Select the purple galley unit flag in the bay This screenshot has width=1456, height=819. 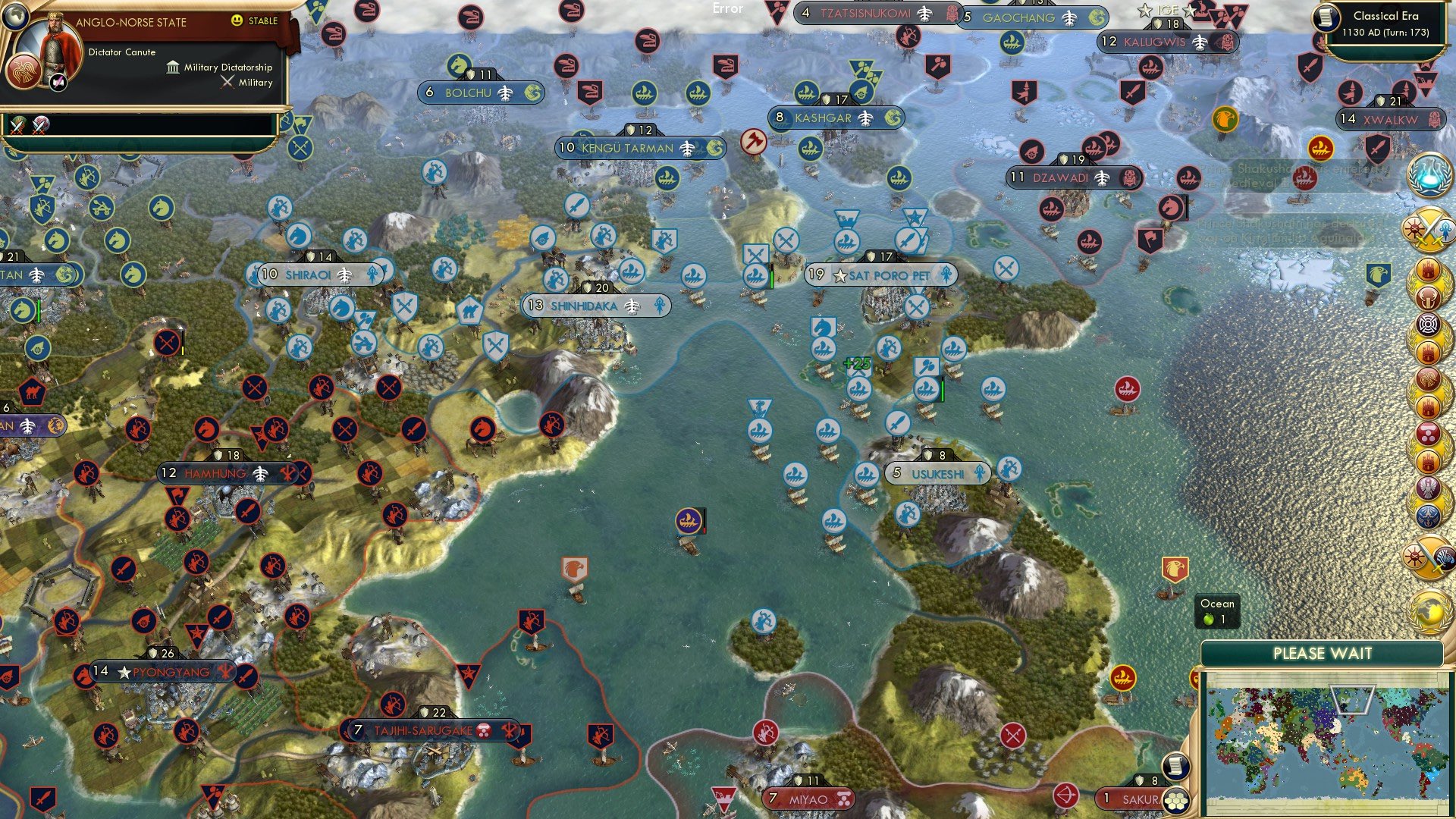pos(689,520)
